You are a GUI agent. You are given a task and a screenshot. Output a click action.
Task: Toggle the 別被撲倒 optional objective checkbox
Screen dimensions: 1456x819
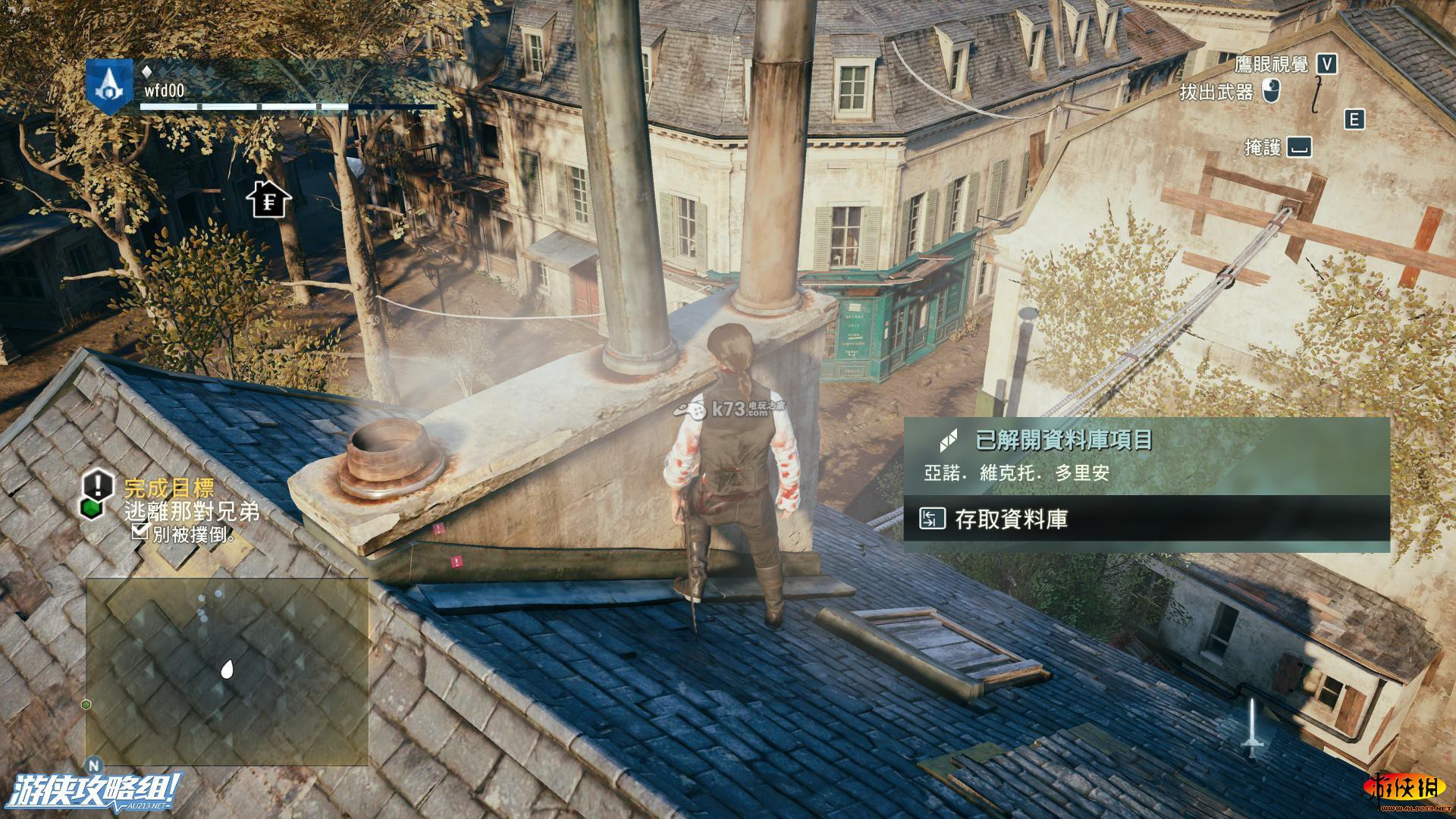(x=140, y=532)
